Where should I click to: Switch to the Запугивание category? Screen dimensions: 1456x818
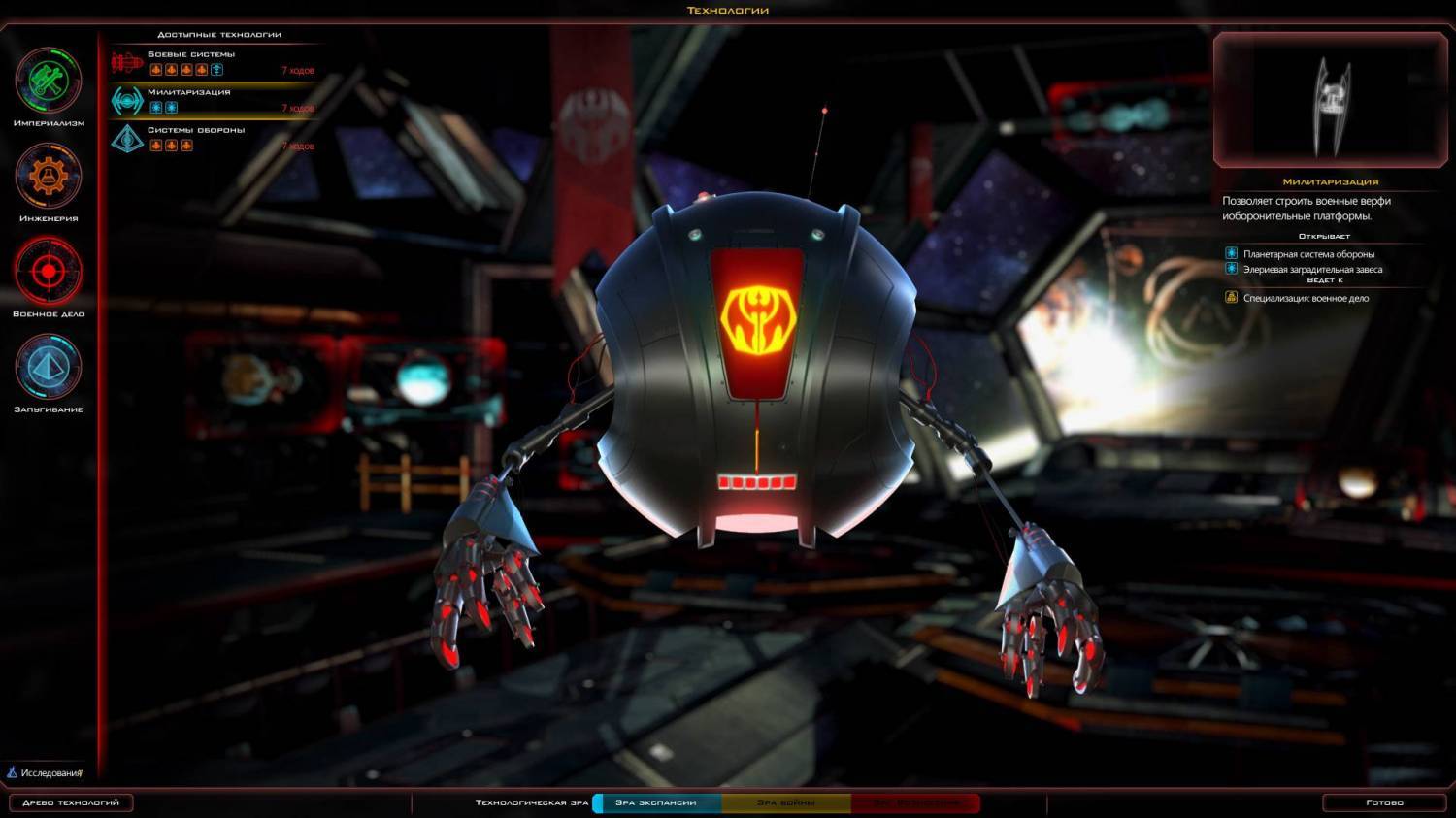point(49,367)
